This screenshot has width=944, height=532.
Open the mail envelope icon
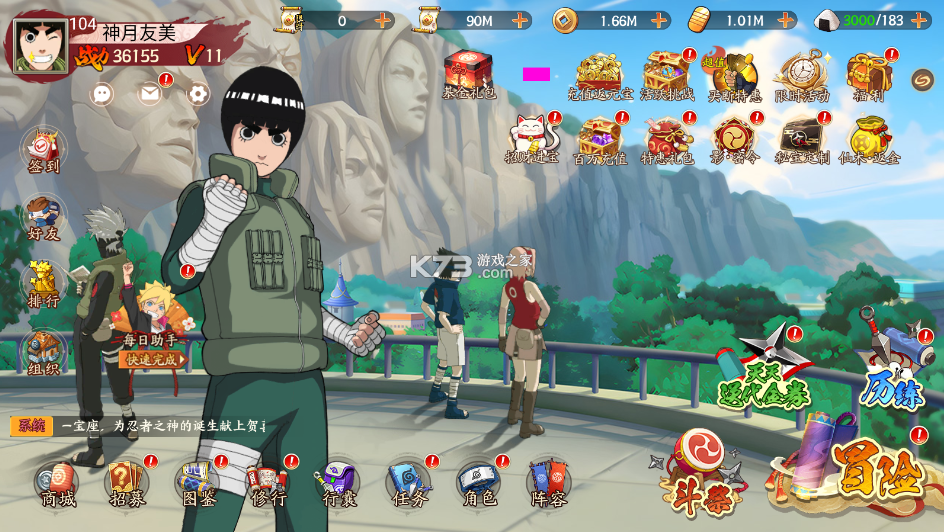pos(150,94)
